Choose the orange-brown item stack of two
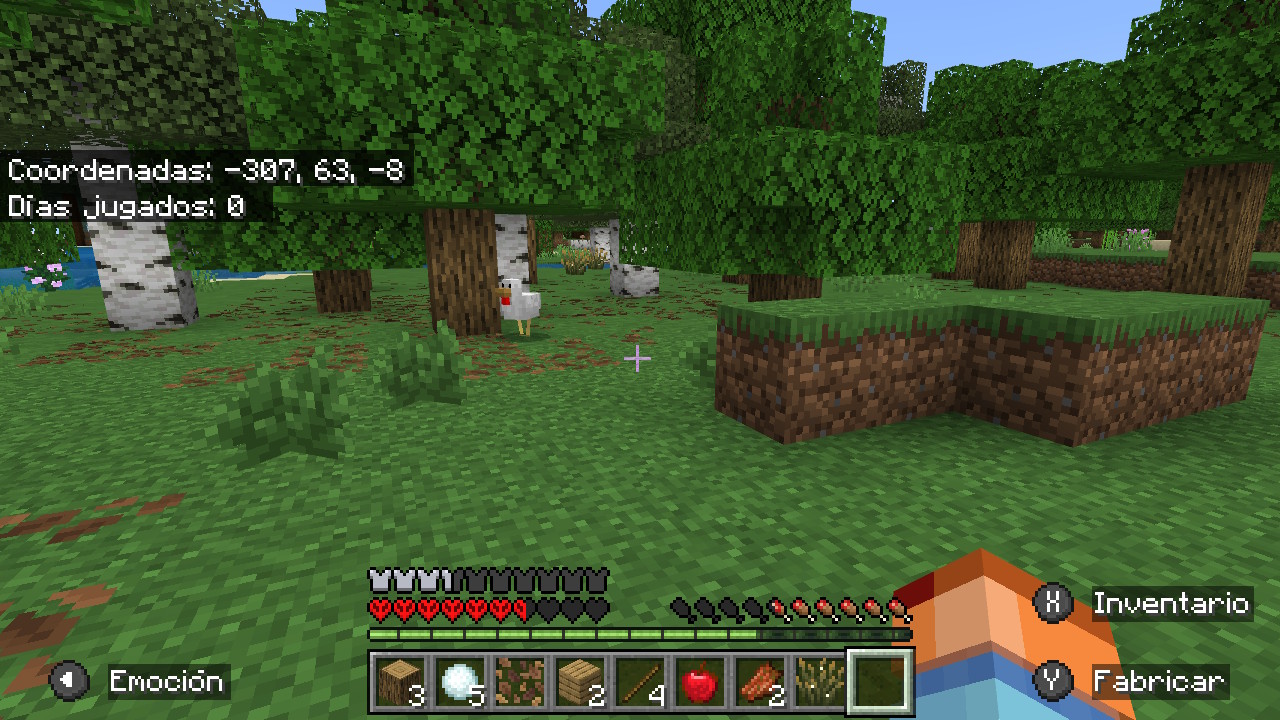 point(760,682)
